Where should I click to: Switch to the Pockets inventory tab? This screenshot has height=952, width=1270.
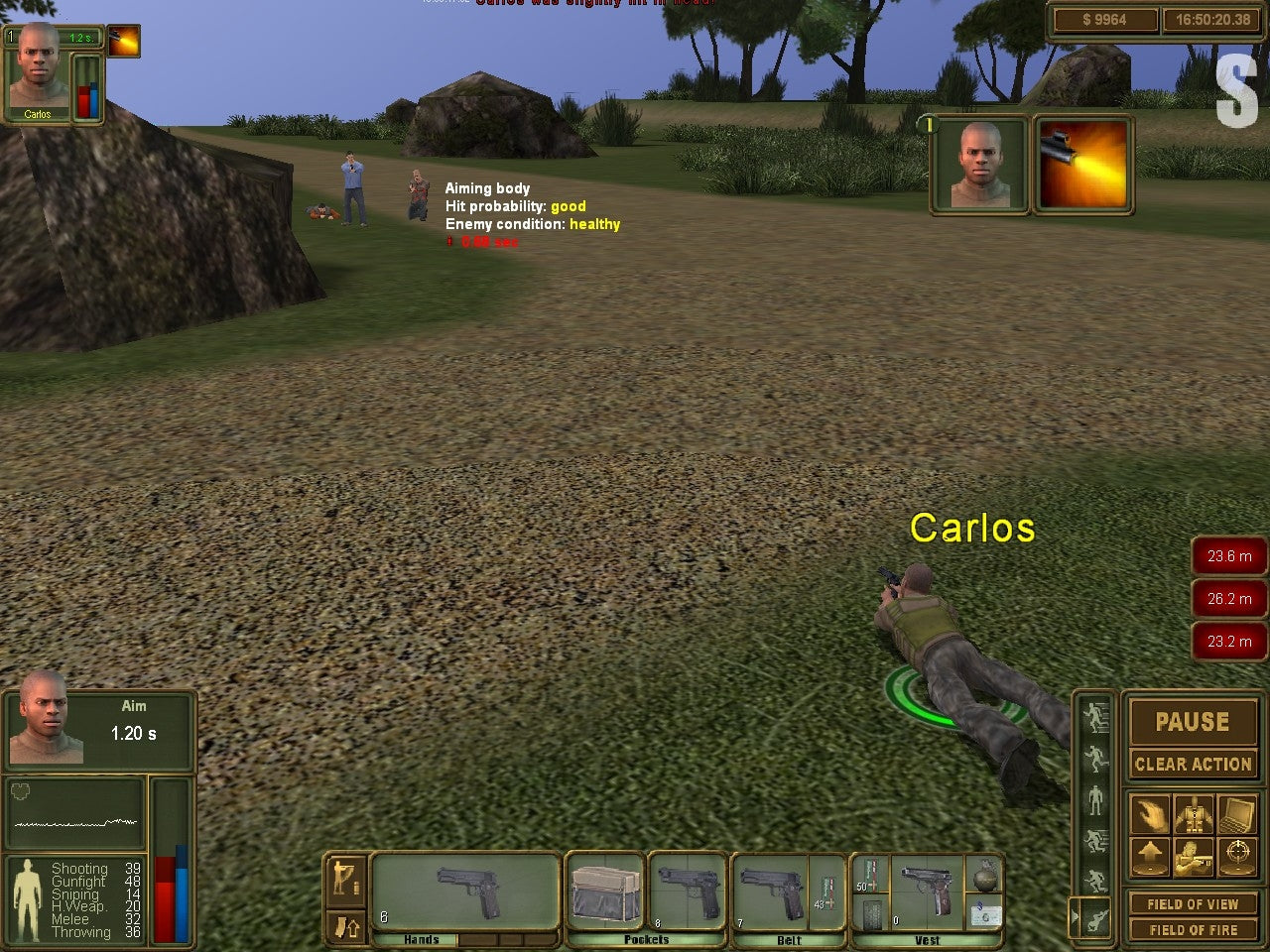point(646,938)
